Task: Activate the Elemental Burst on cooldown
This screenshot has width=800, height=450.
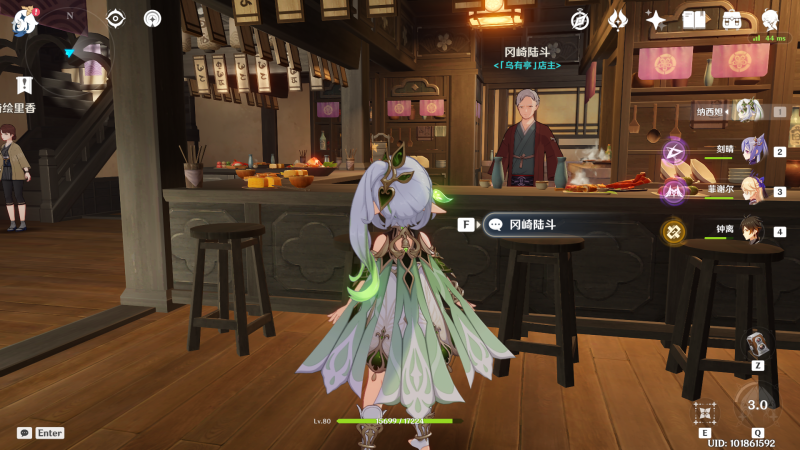Action: (757, 405)
